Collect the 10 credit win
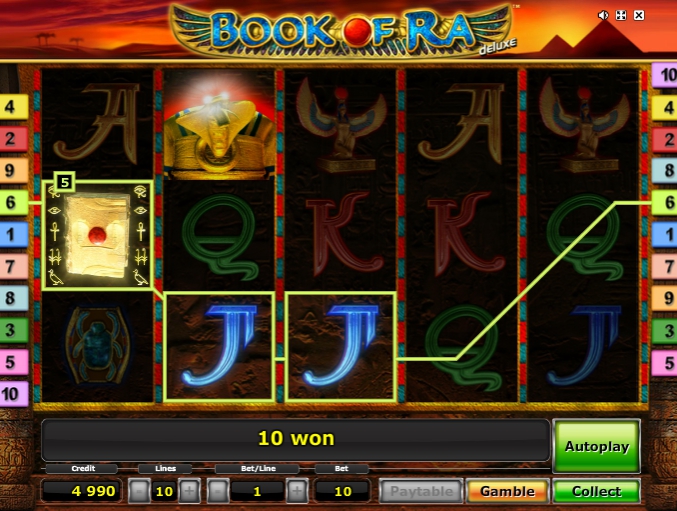Screen dimensions: 677x511 pos(596,491)
